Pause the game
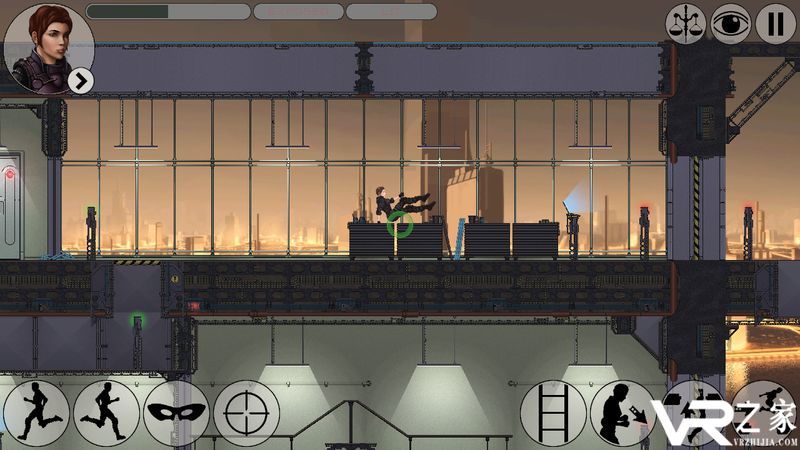800x450 pixels. click(x=775, y=23)
